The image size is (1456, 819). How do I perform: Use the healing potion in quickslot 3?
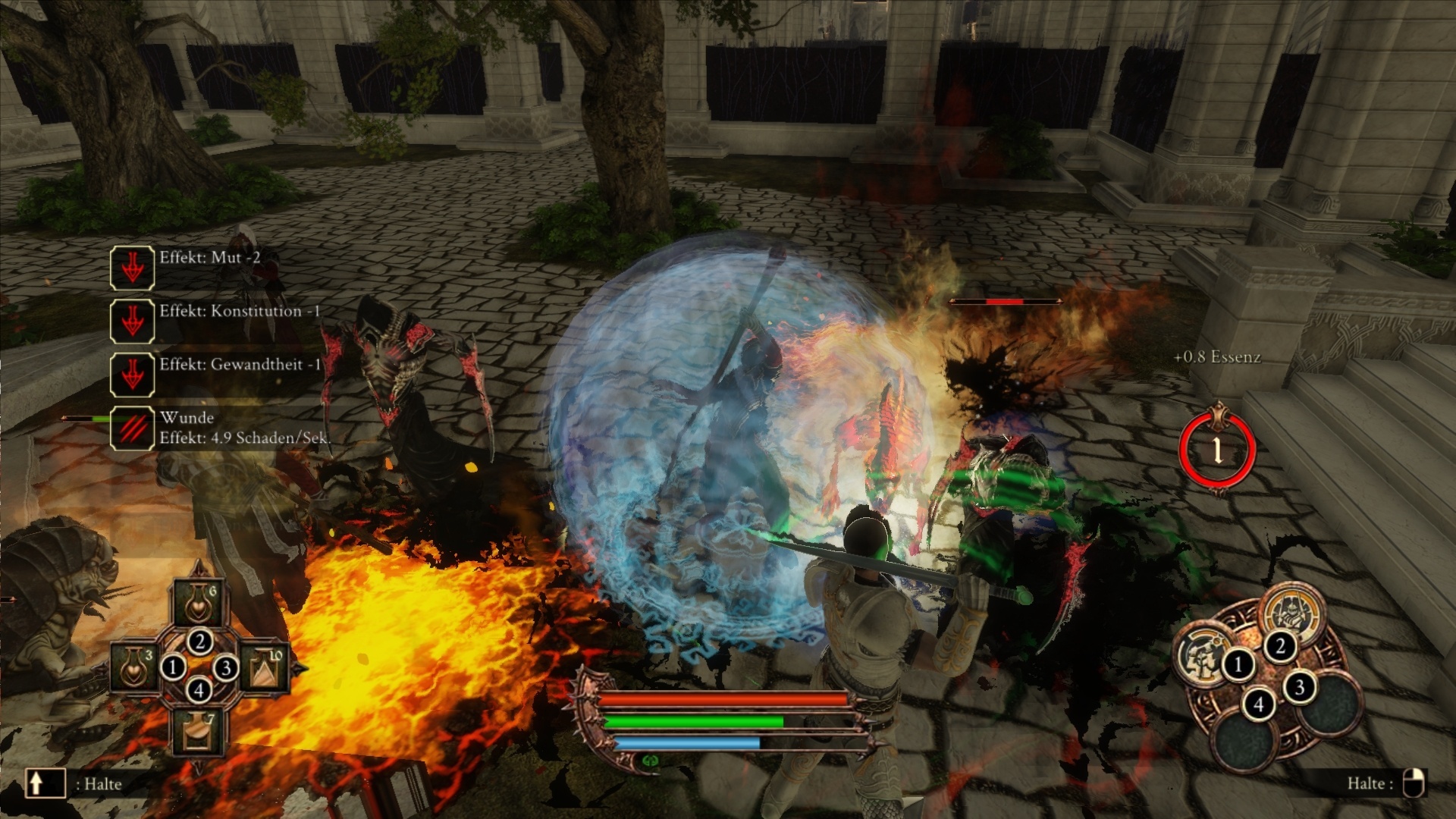[x=133, y=669]
